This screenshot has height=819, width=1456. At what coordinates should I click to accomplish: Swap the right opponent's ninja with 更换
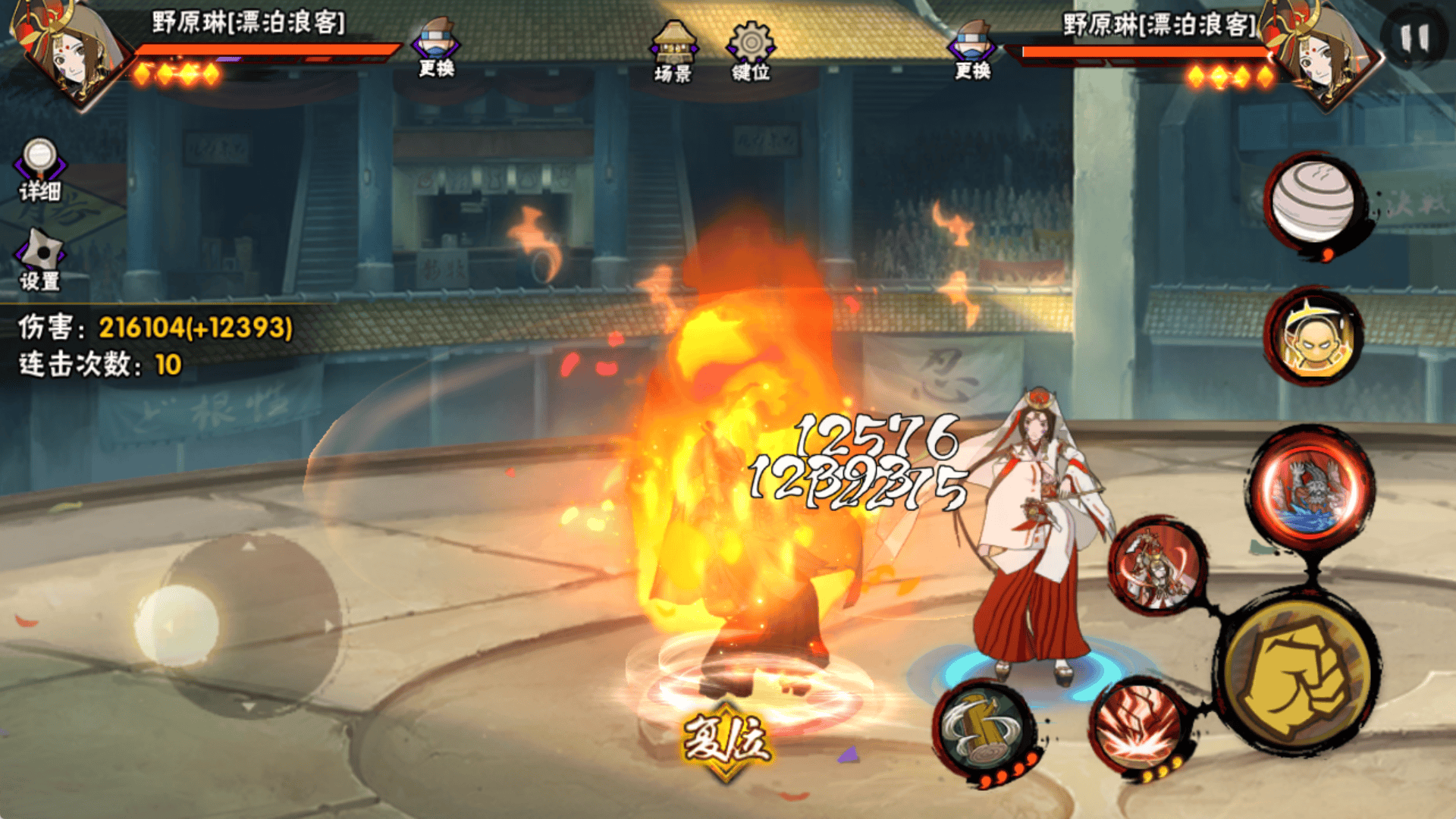click(x=973, y=50)
